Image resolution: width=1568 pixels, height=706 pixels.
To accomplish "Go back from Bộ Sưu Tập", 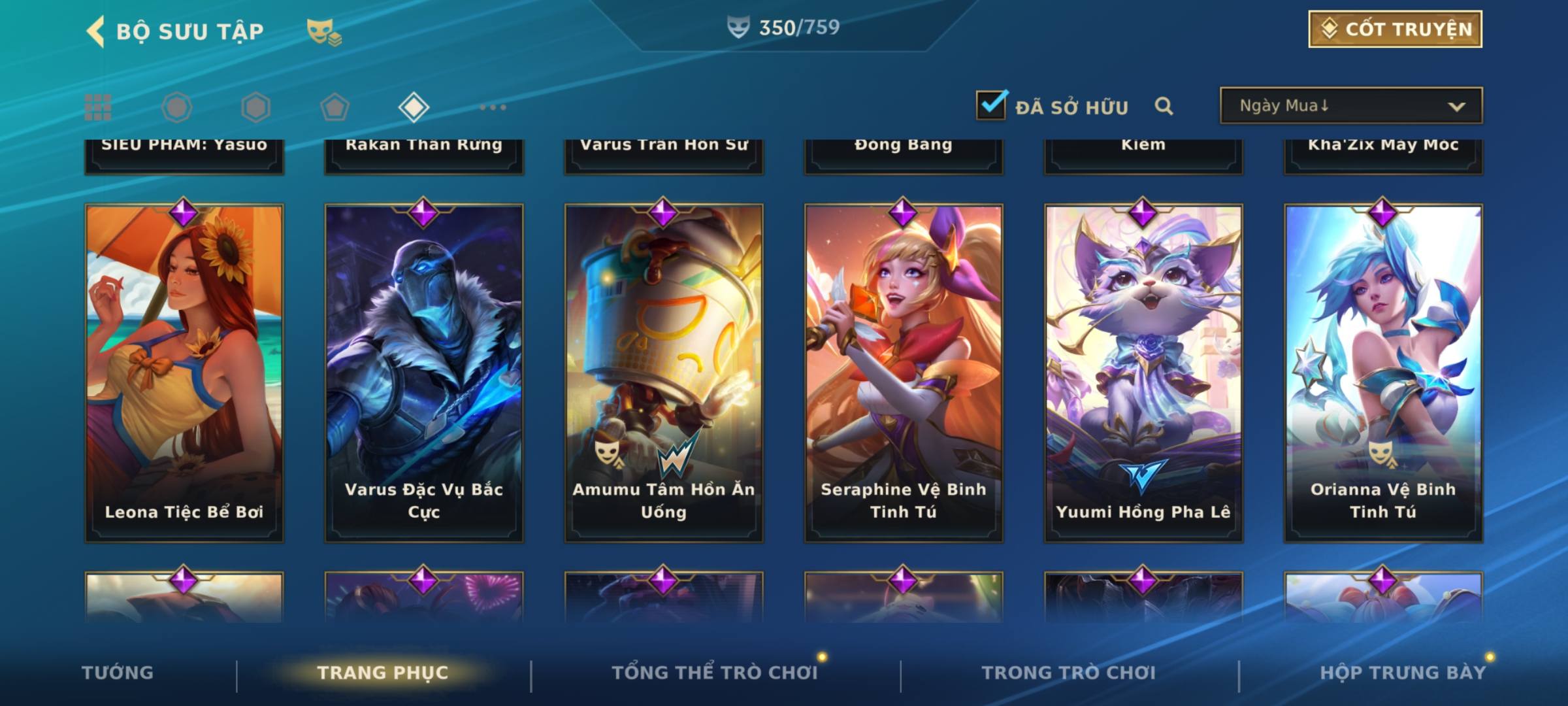I will [x=97, y=31].
